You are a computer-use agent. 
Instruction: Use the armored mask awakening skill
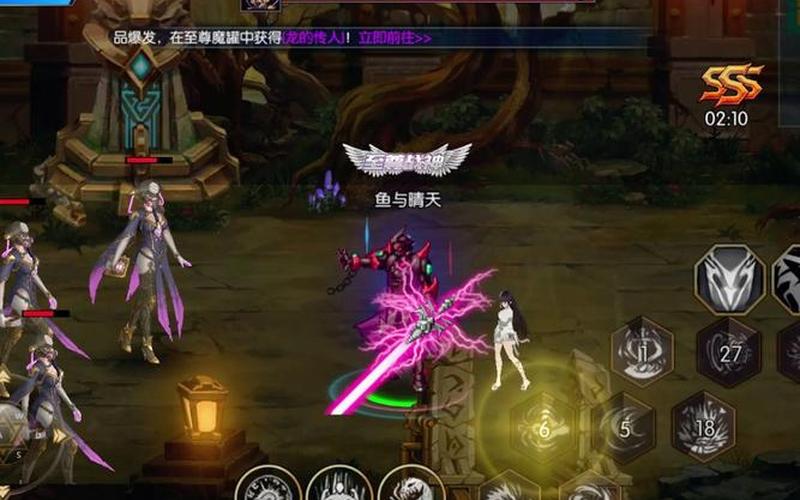[729, 279]
